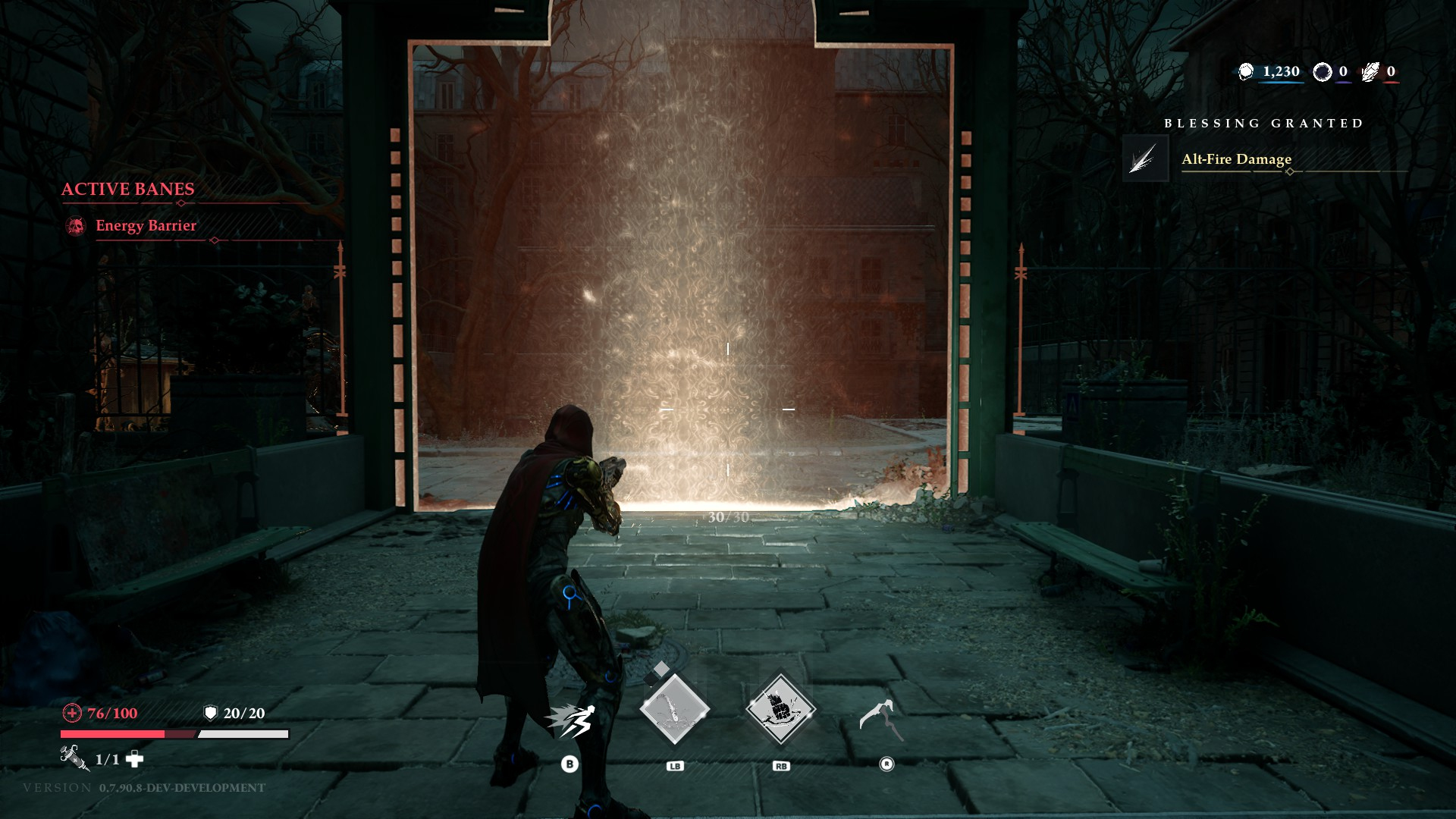
Task: Click the healing syringe icon
Action: [x=74, y=757]
